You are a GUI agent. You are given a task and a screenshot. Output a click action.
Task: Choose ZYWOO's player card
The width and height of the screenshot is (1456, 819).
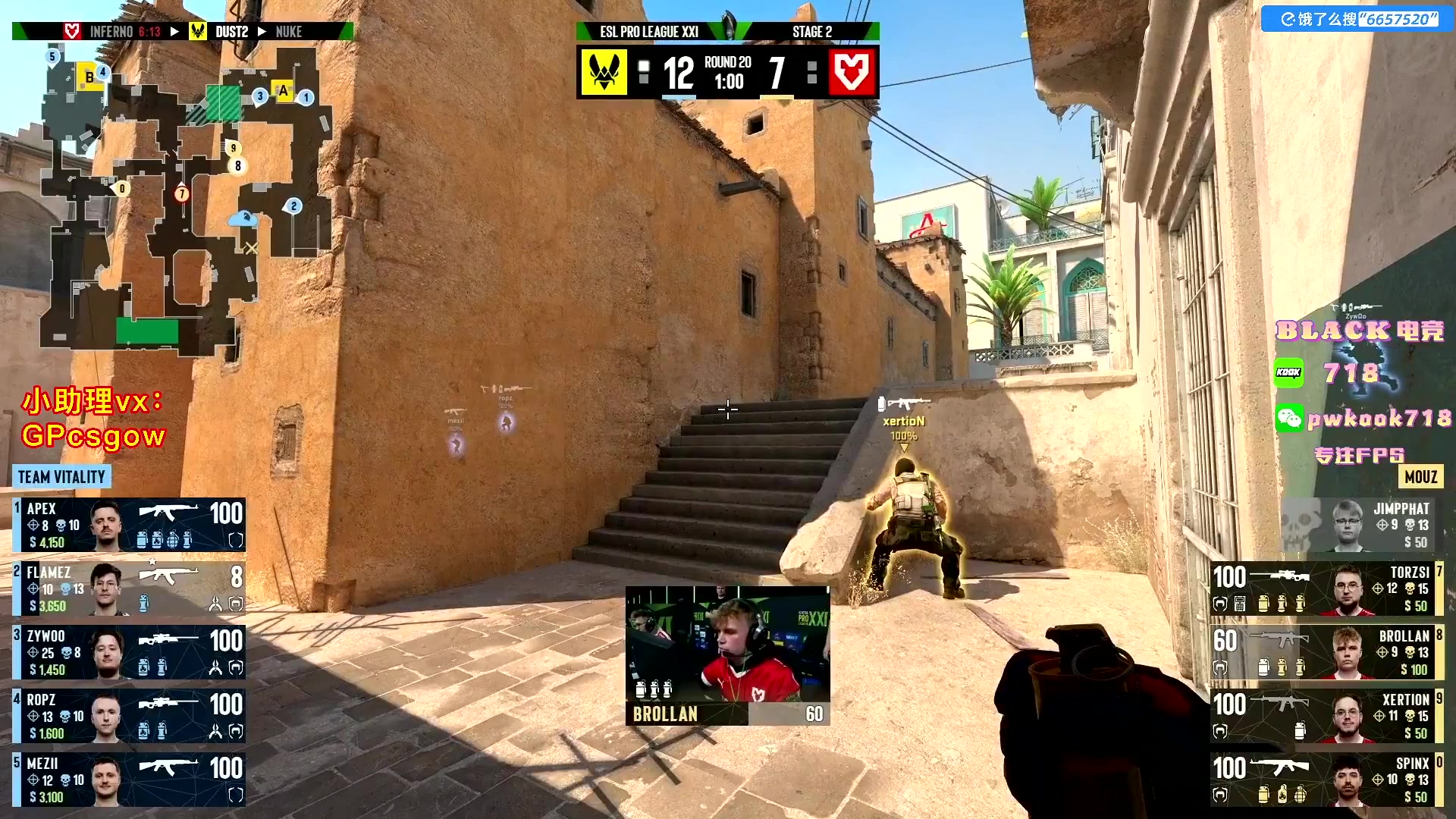[129, 652]
